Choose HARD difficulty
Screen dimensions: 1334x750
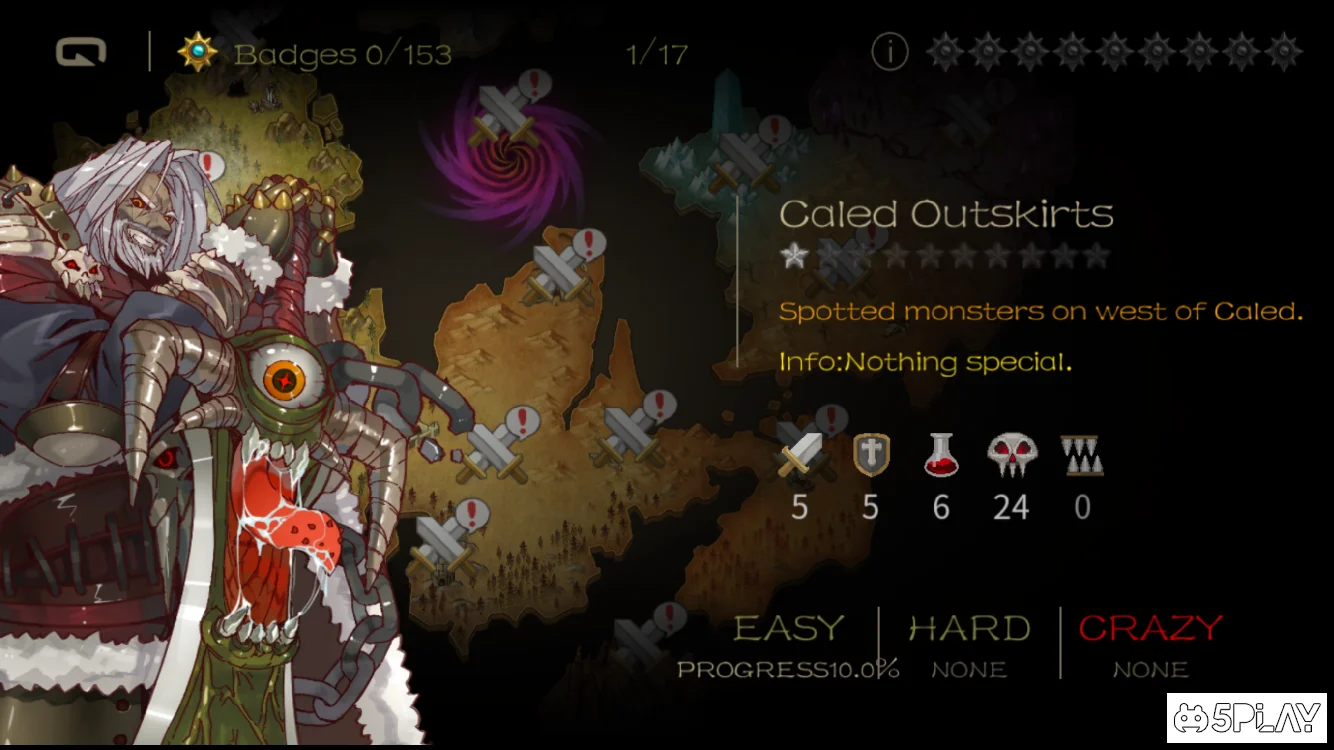tap(969, 629)
